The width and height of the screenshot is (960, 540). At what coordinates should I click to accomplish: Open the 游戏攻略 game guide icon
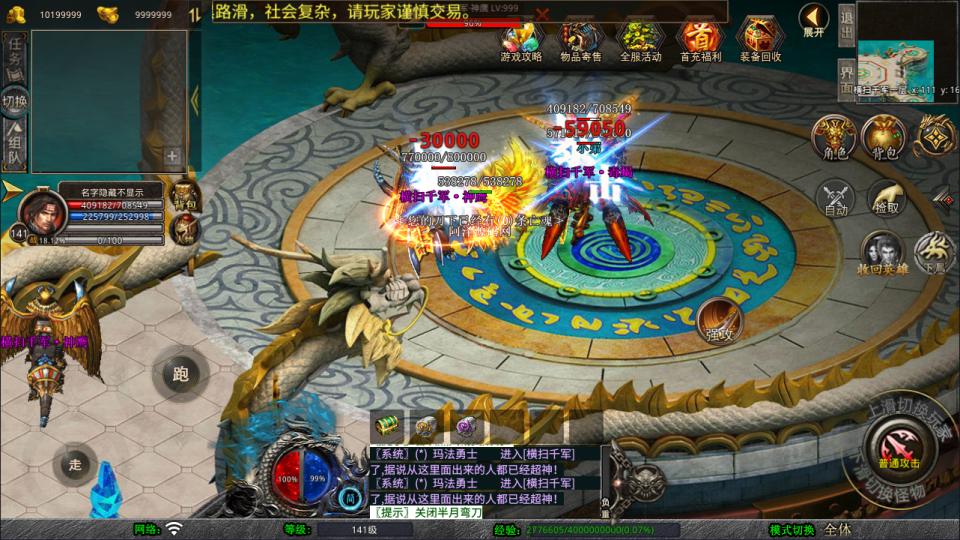coord(521,39)
